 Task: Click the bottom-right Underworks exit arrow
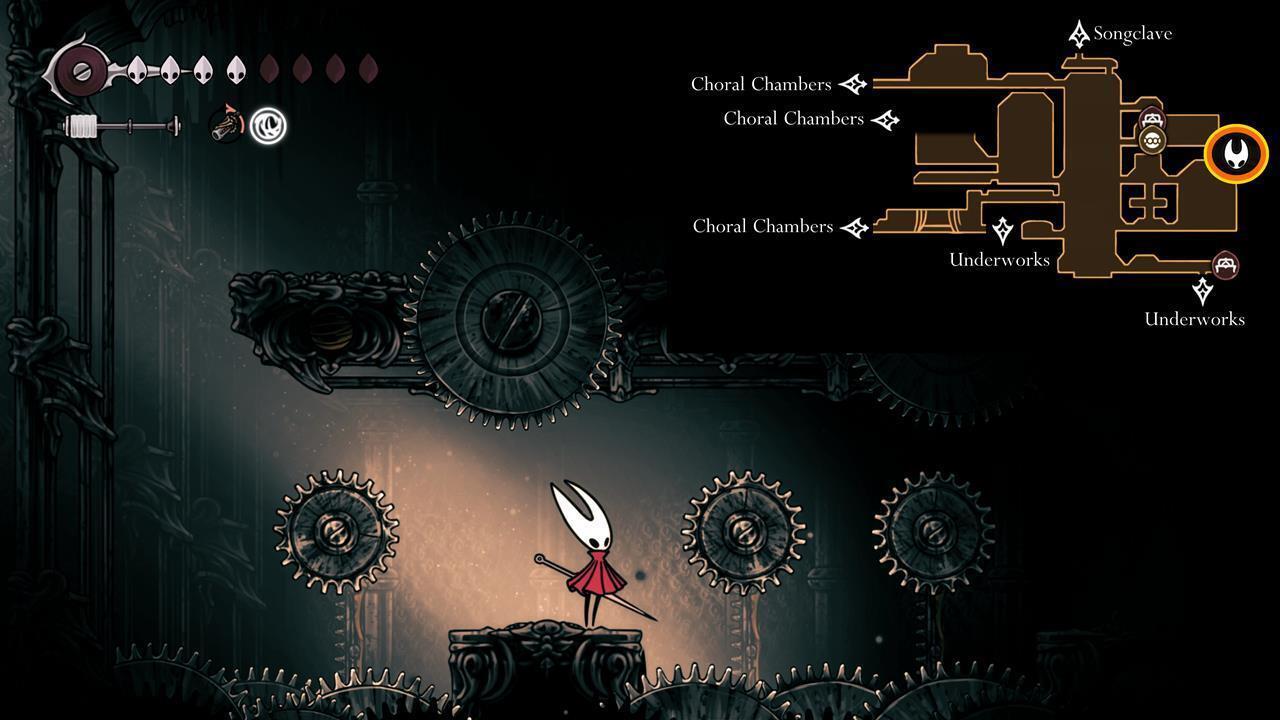click(1201, 291)
